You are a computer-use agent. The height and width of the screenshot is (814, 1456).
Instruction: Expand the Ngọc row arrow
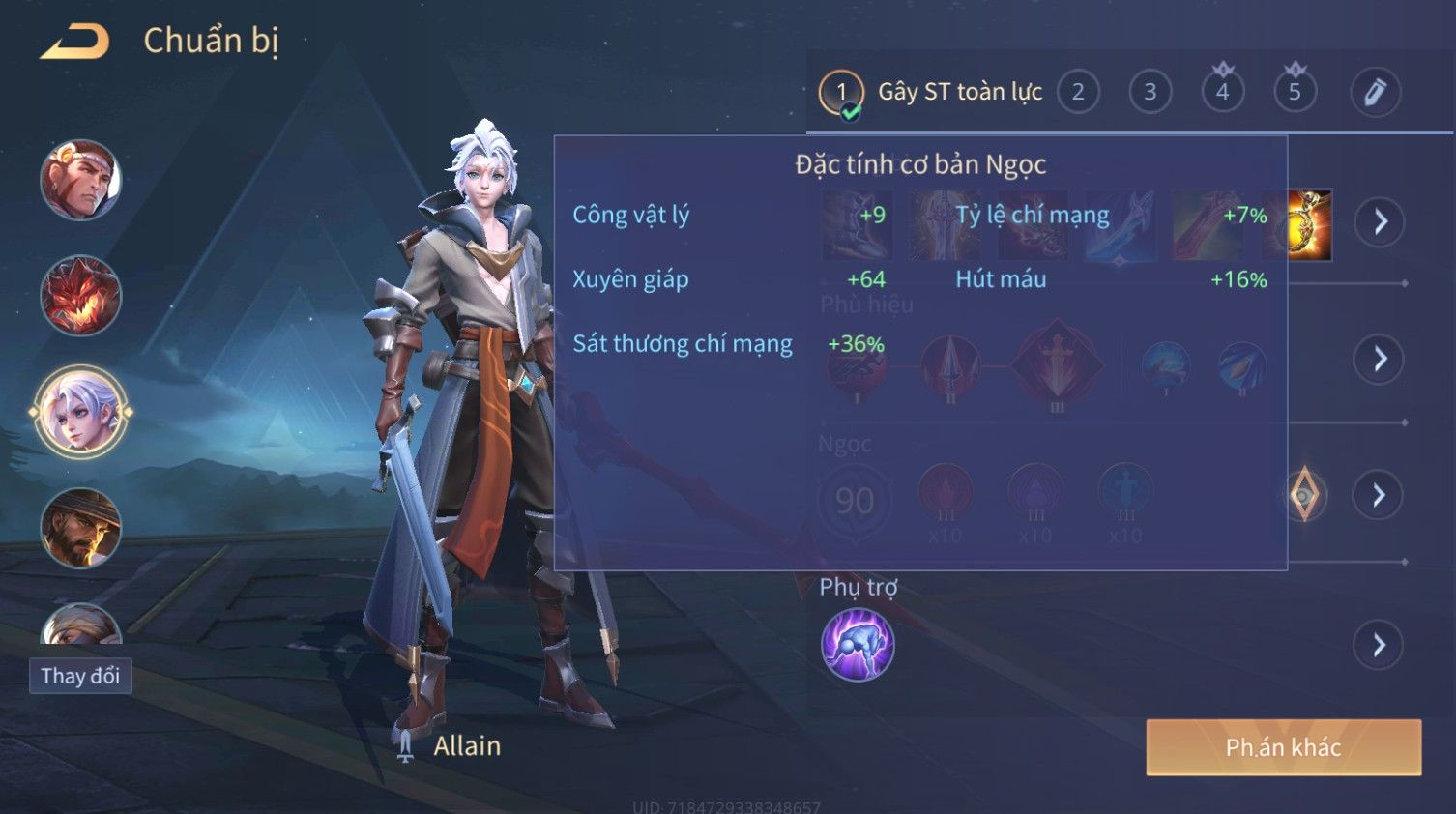coord(1380,496)
